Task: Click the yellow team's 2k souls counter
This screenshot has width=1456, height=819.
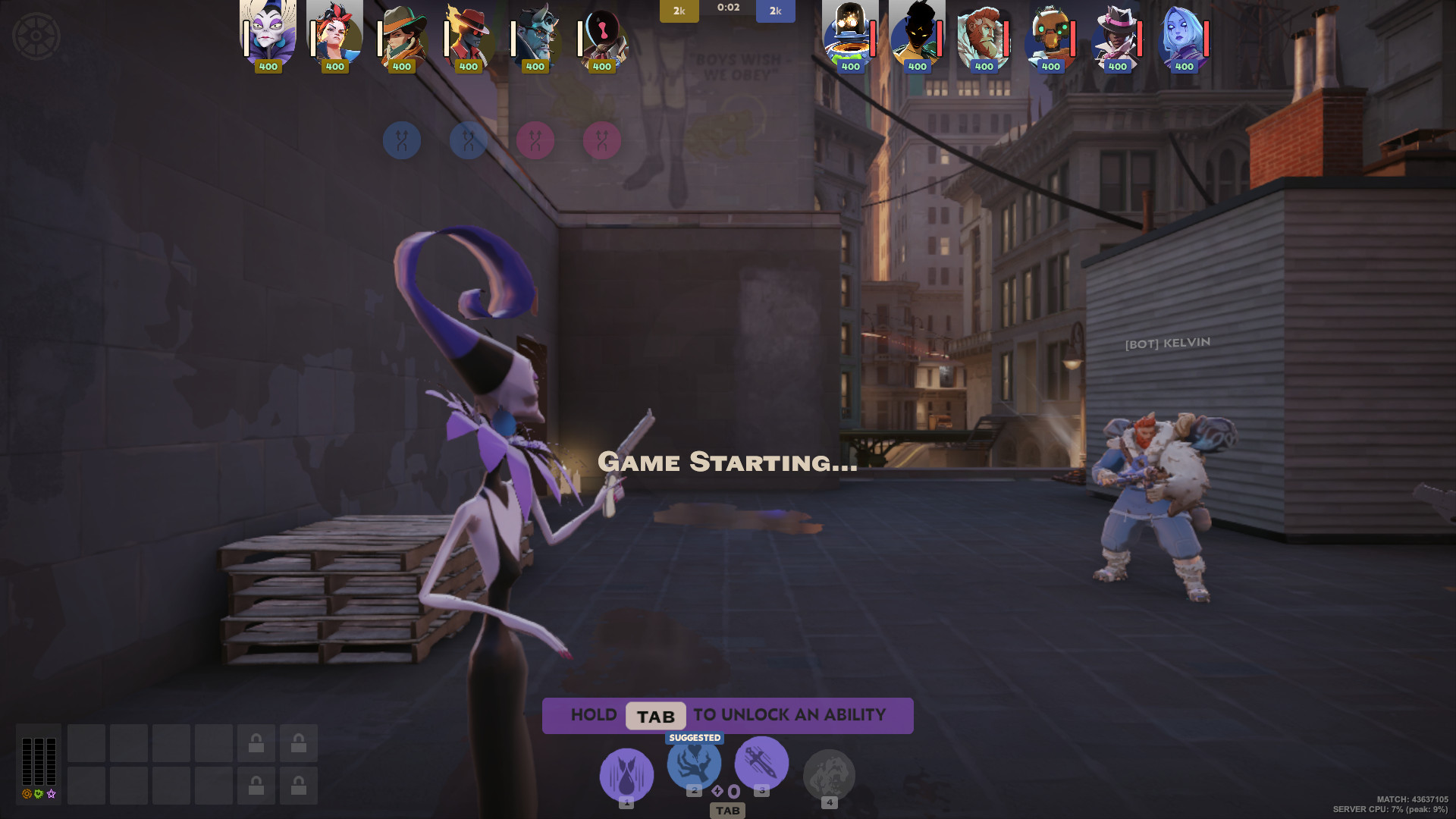Action: (x=679, y=11)
